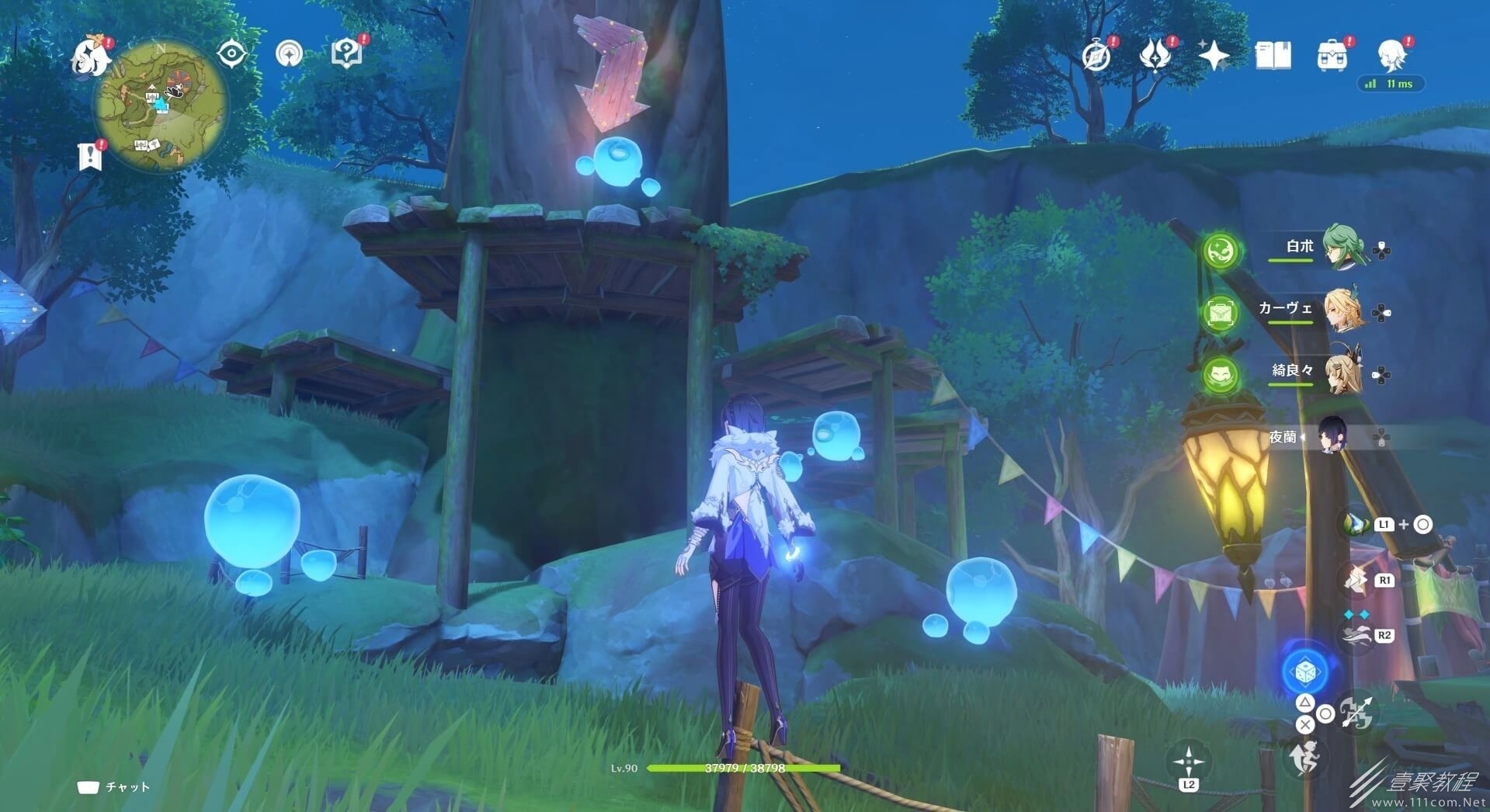
Task: Open the four-pointed star wish icon
Action: tap(1214, 56)
